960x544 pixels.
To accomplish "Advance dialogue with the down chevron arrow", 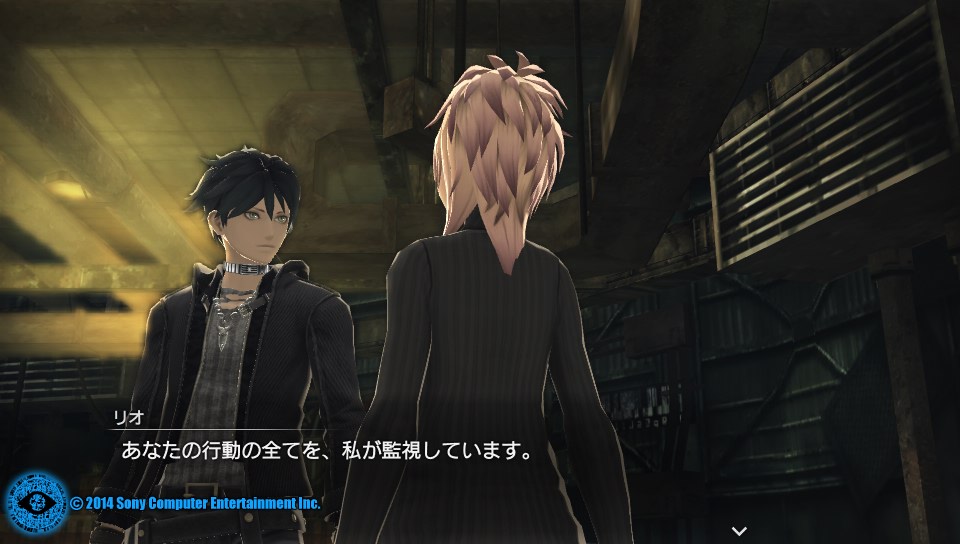I will [739, 530].
